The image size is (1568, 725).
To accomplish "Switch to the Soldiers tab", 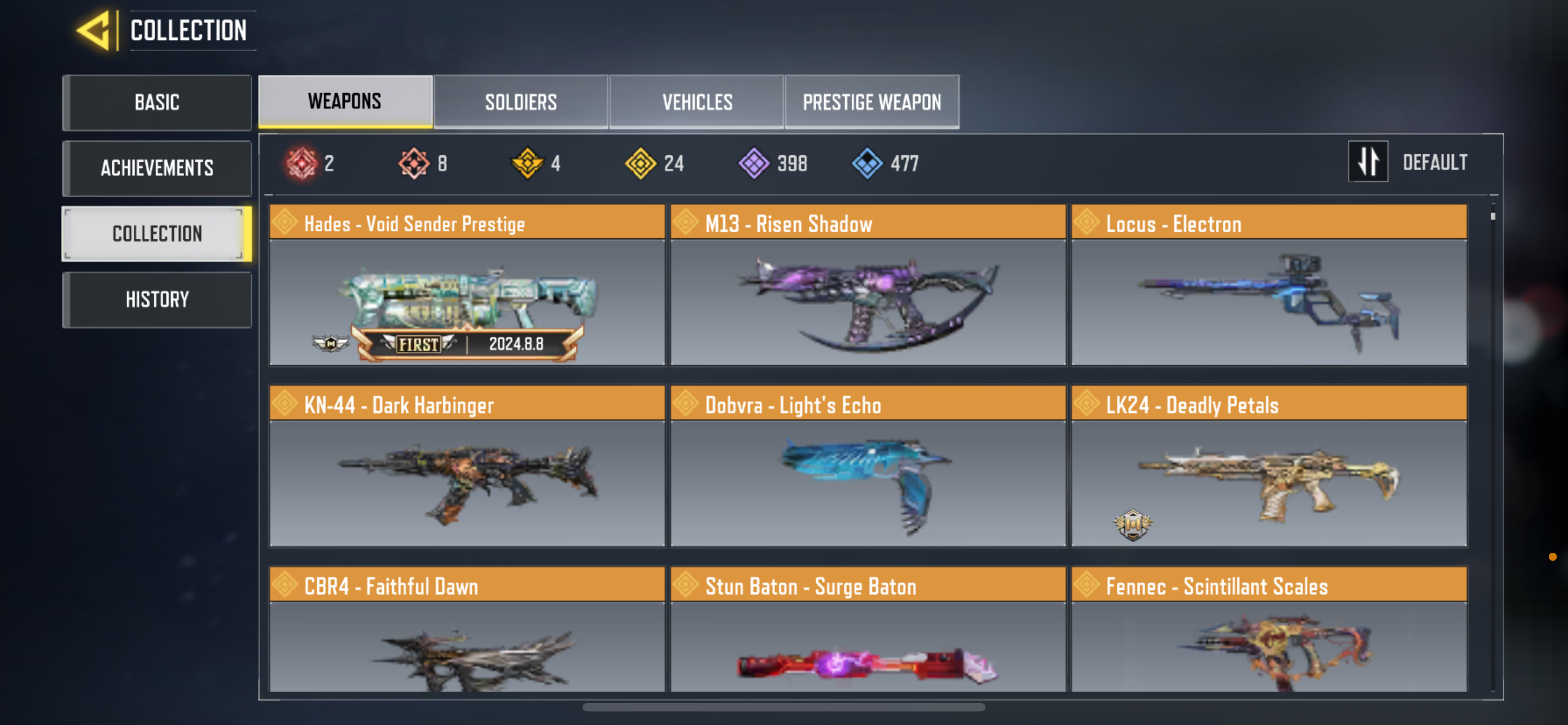I will click(x=520, y=102).
